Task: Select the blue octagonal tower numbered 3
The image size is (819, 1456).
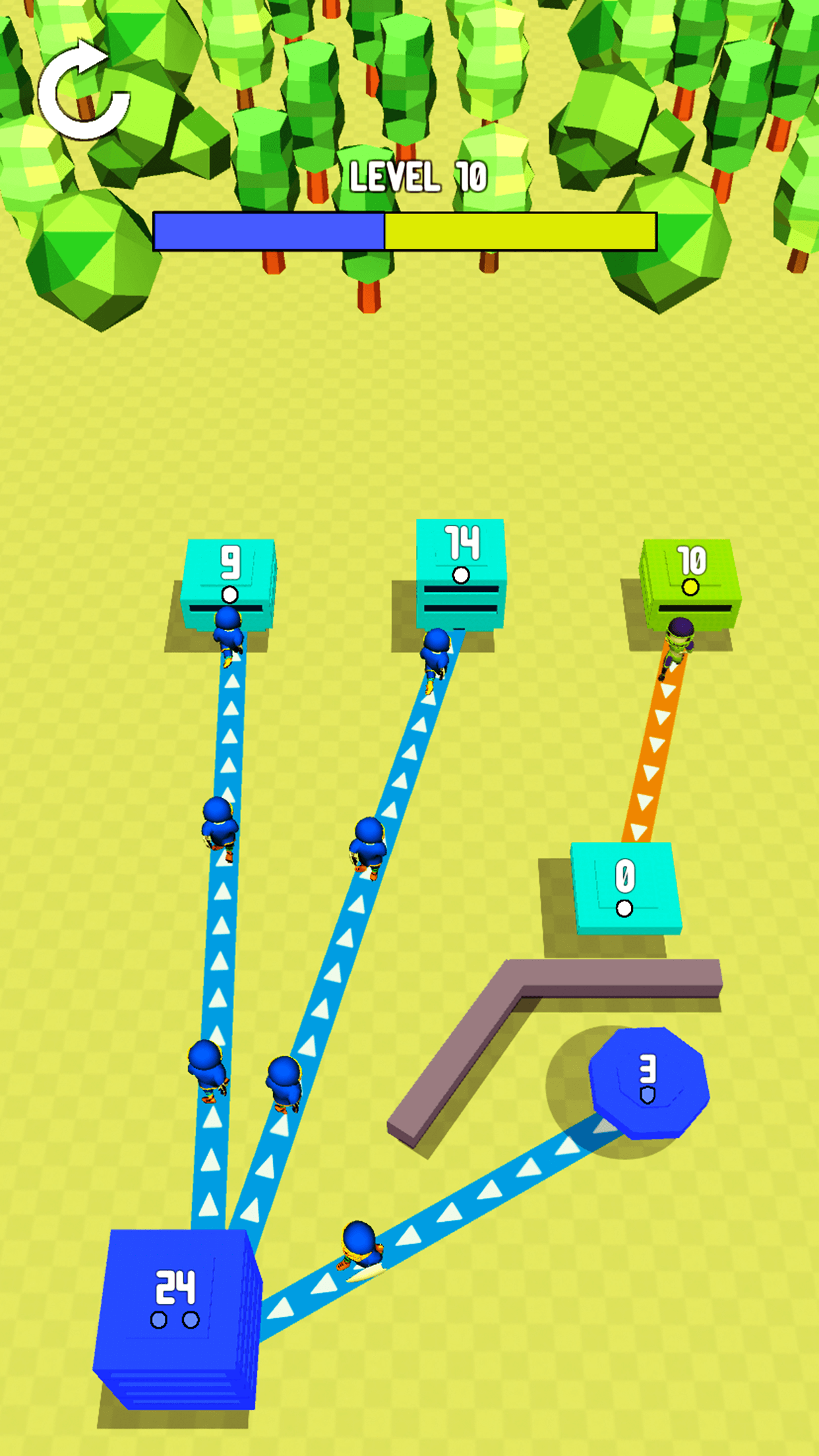Action: point(648,1081)
